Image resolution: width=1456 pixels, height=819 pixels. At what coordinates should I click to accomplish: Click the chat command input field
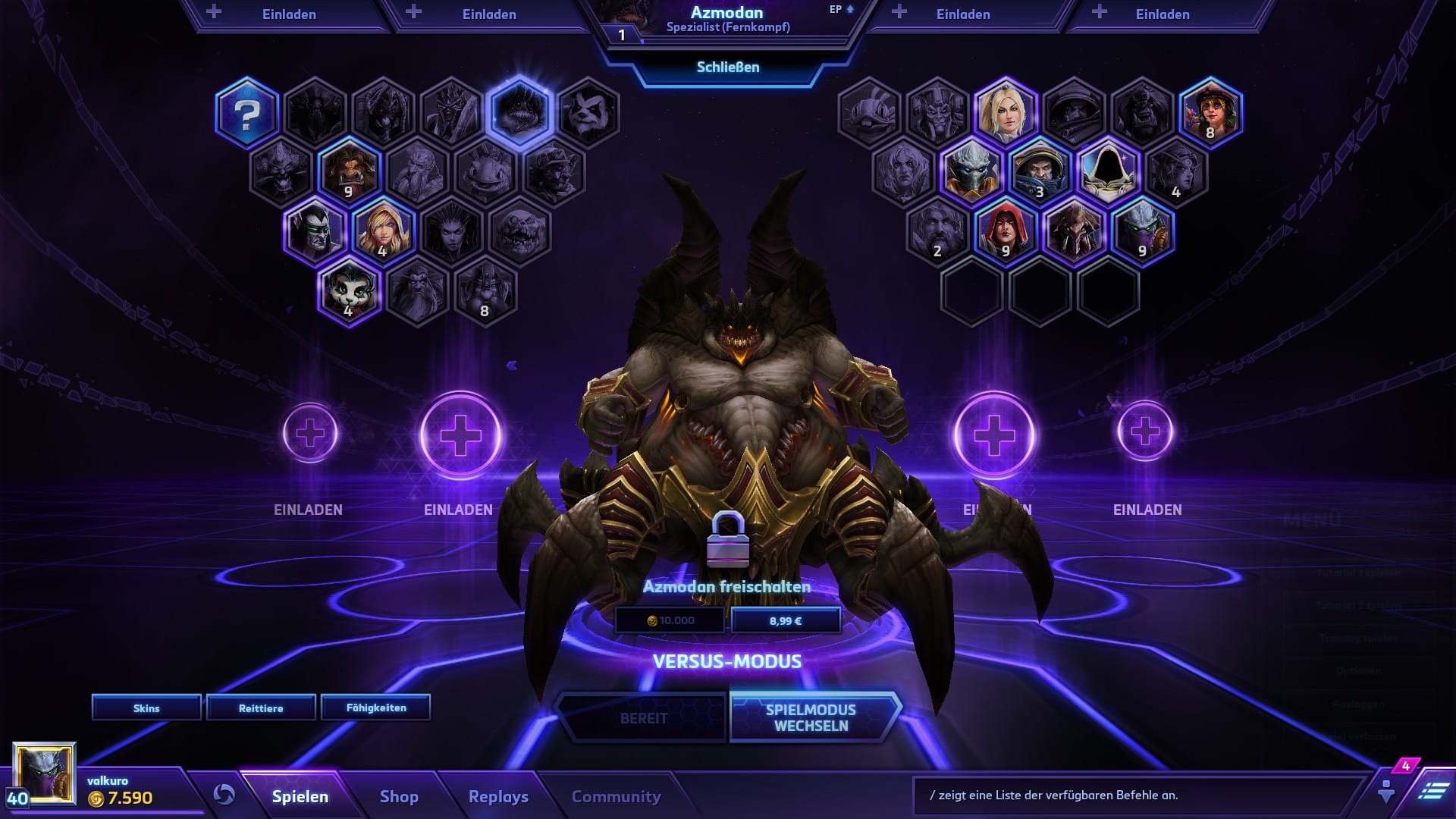tap(1137, 795)
